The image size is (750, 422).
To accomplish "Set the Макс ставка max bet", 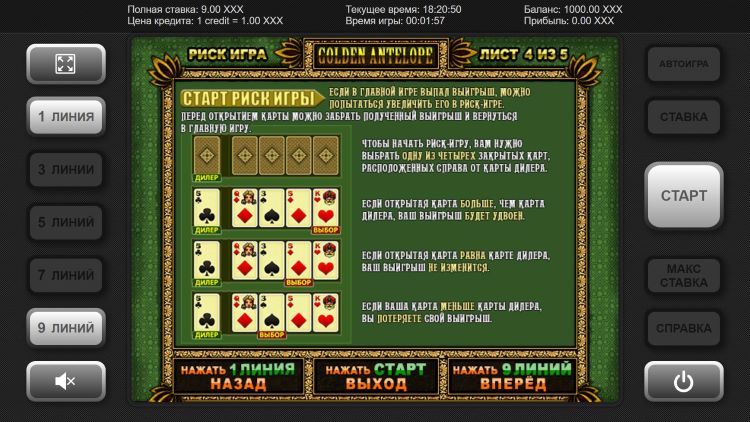I will click(684, 275).
